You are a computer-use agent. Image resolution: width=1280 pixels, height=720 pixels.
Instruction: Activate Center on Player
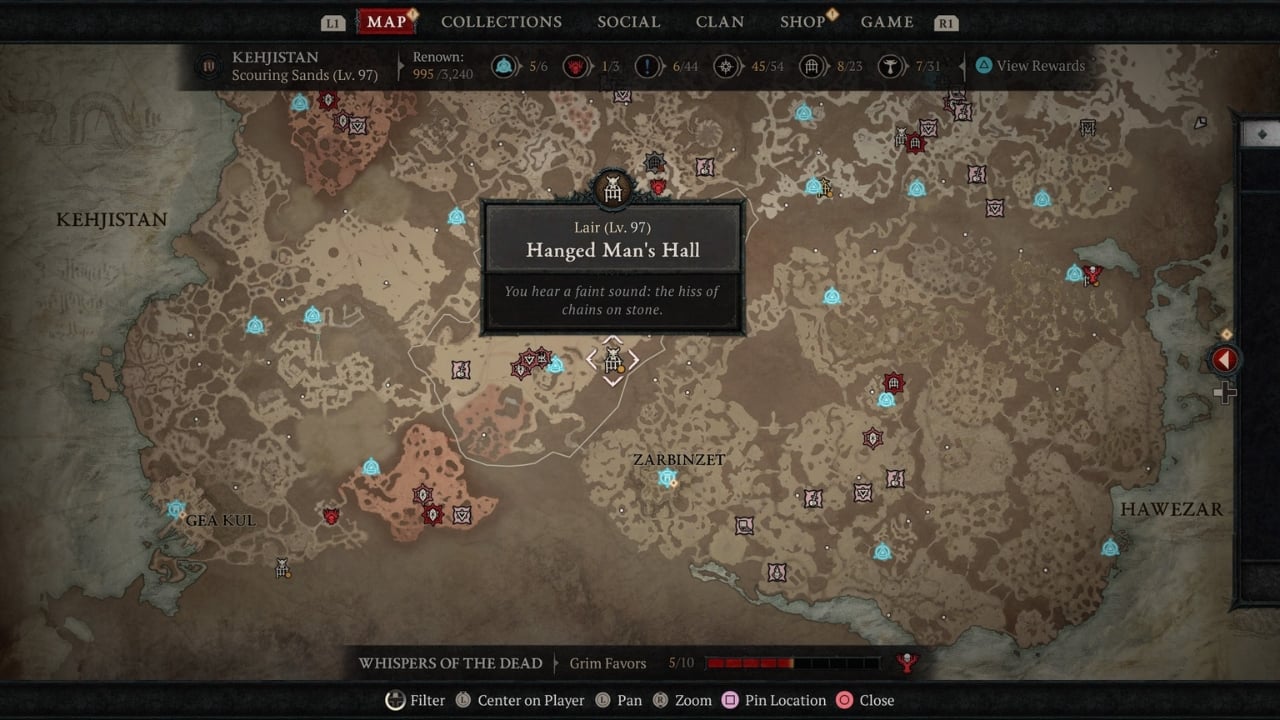[x=463, y=700]
